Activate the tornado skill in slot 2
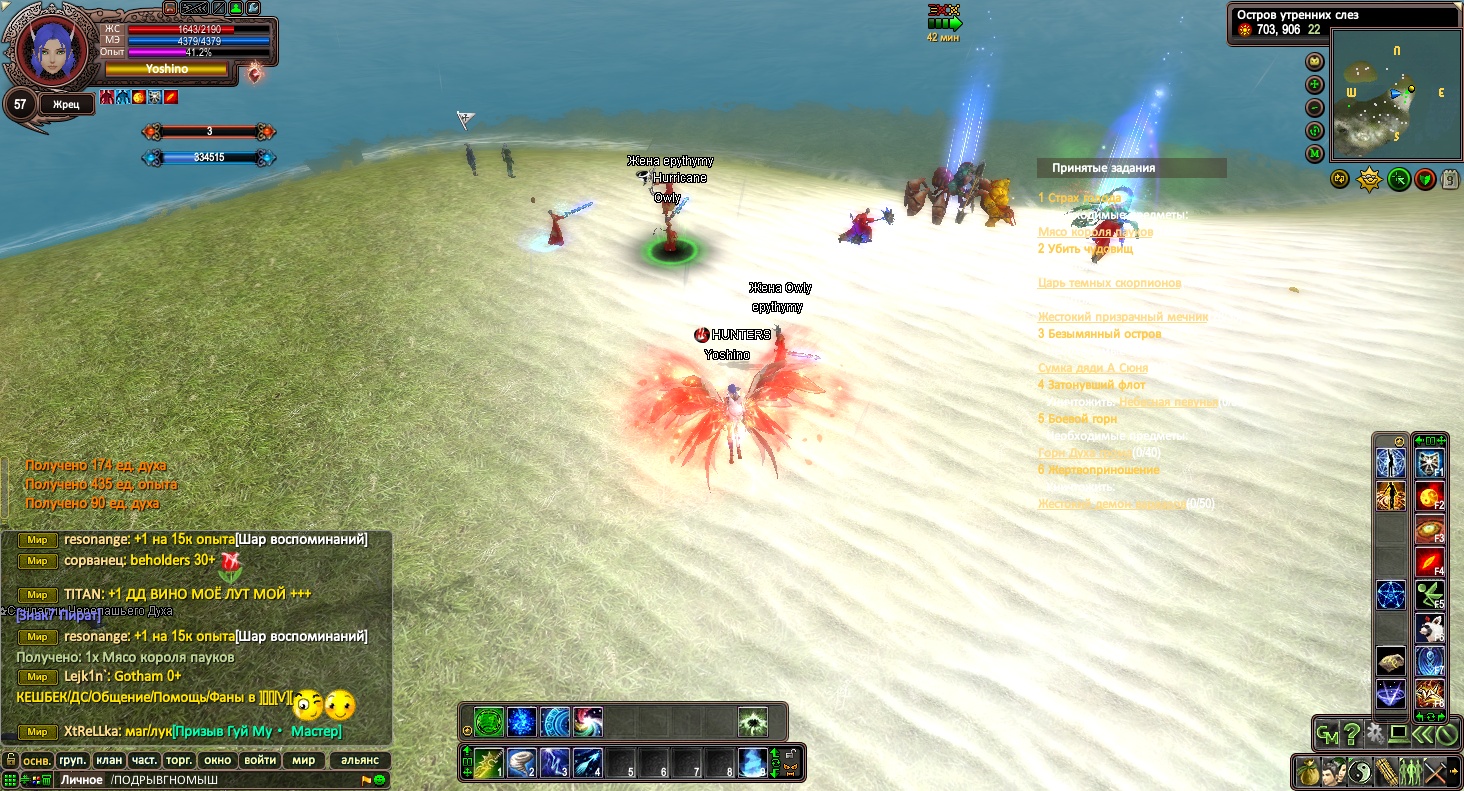 tap(522, 763)
